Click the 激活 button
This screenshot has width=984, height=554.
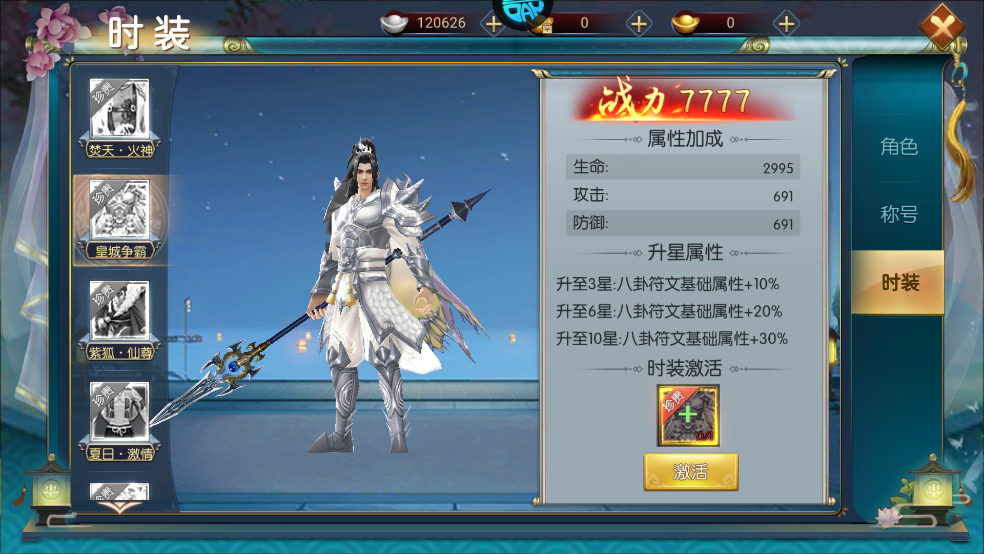(690, 472)
